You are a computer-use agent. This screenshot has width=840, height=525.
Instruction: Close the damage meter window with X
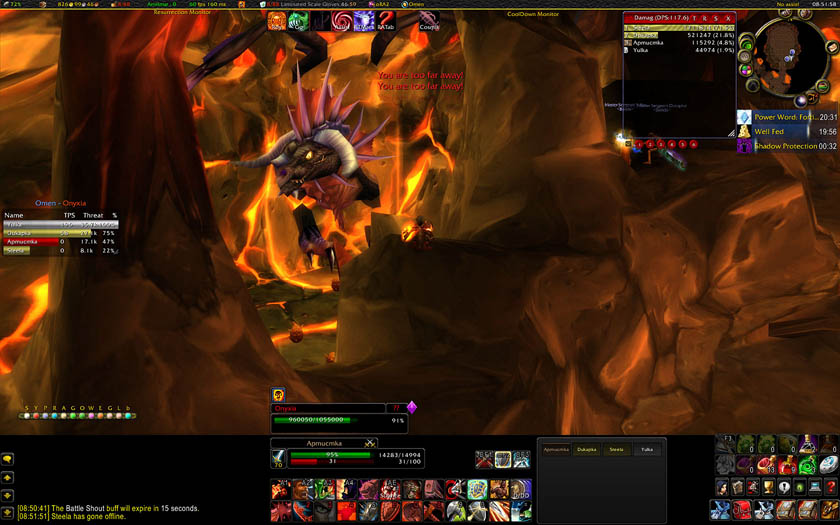(x=728, y=18)
